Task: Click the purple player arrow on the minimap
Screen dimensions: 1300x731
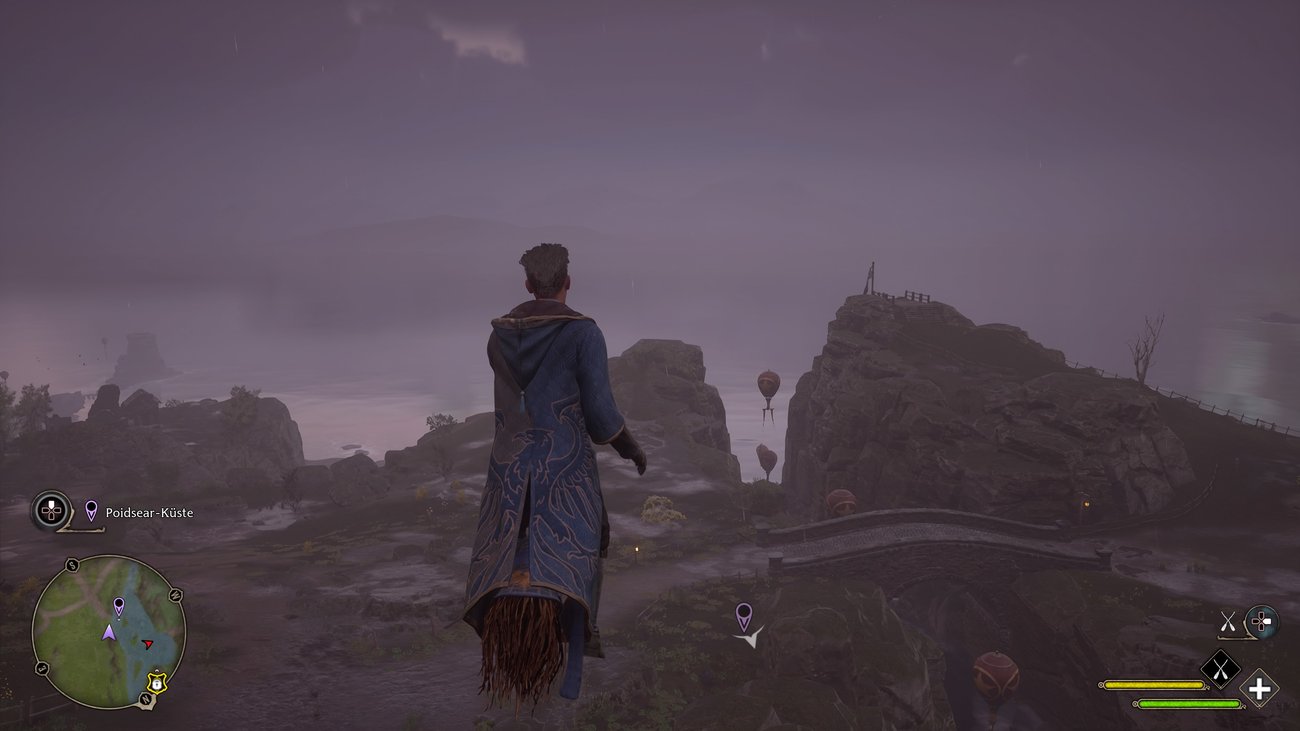Action: pyautogui.click(x=109, y=632)
